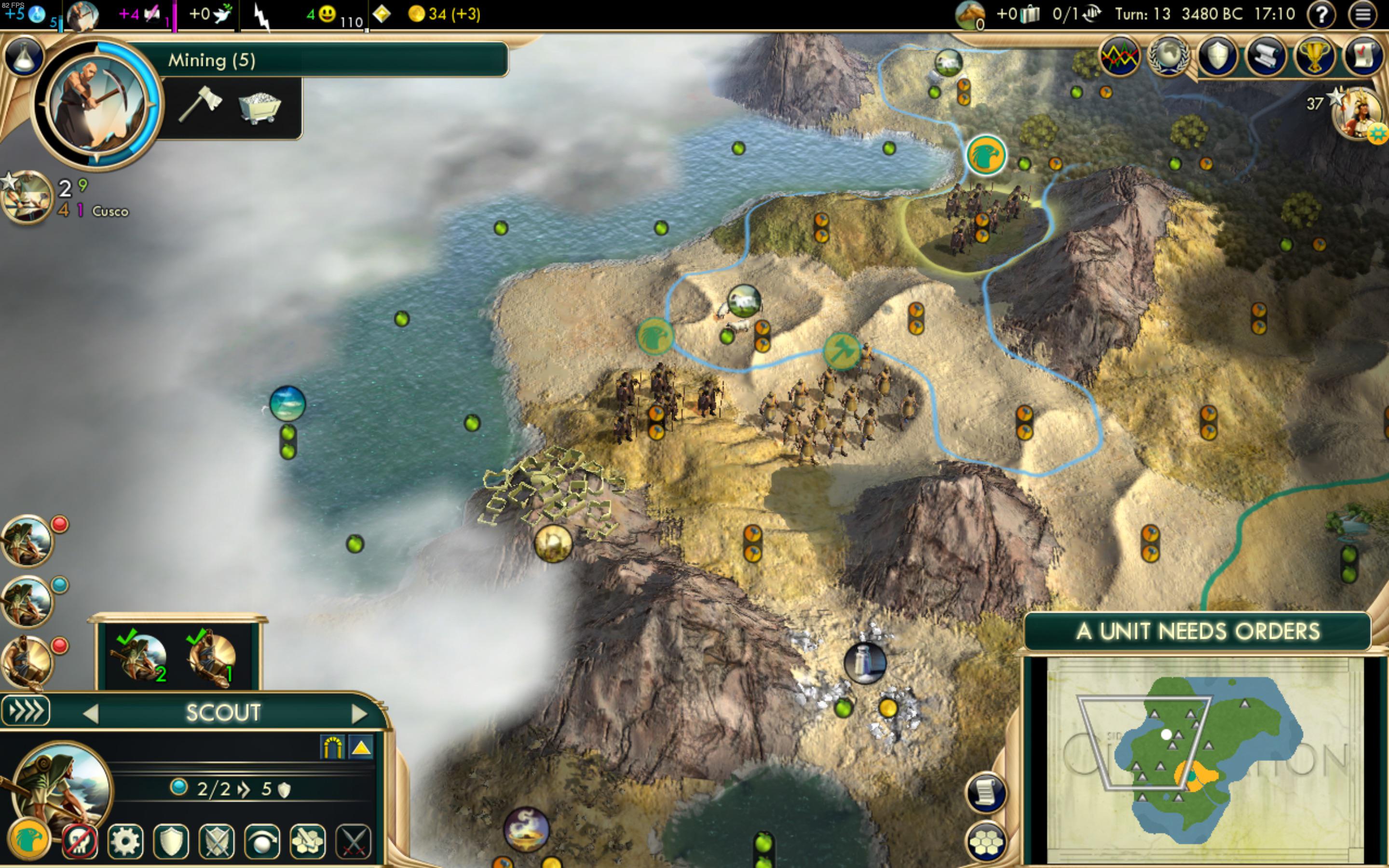Click on the minimap
Viewport: 1389px width, 868px height.
(1205, 758)
